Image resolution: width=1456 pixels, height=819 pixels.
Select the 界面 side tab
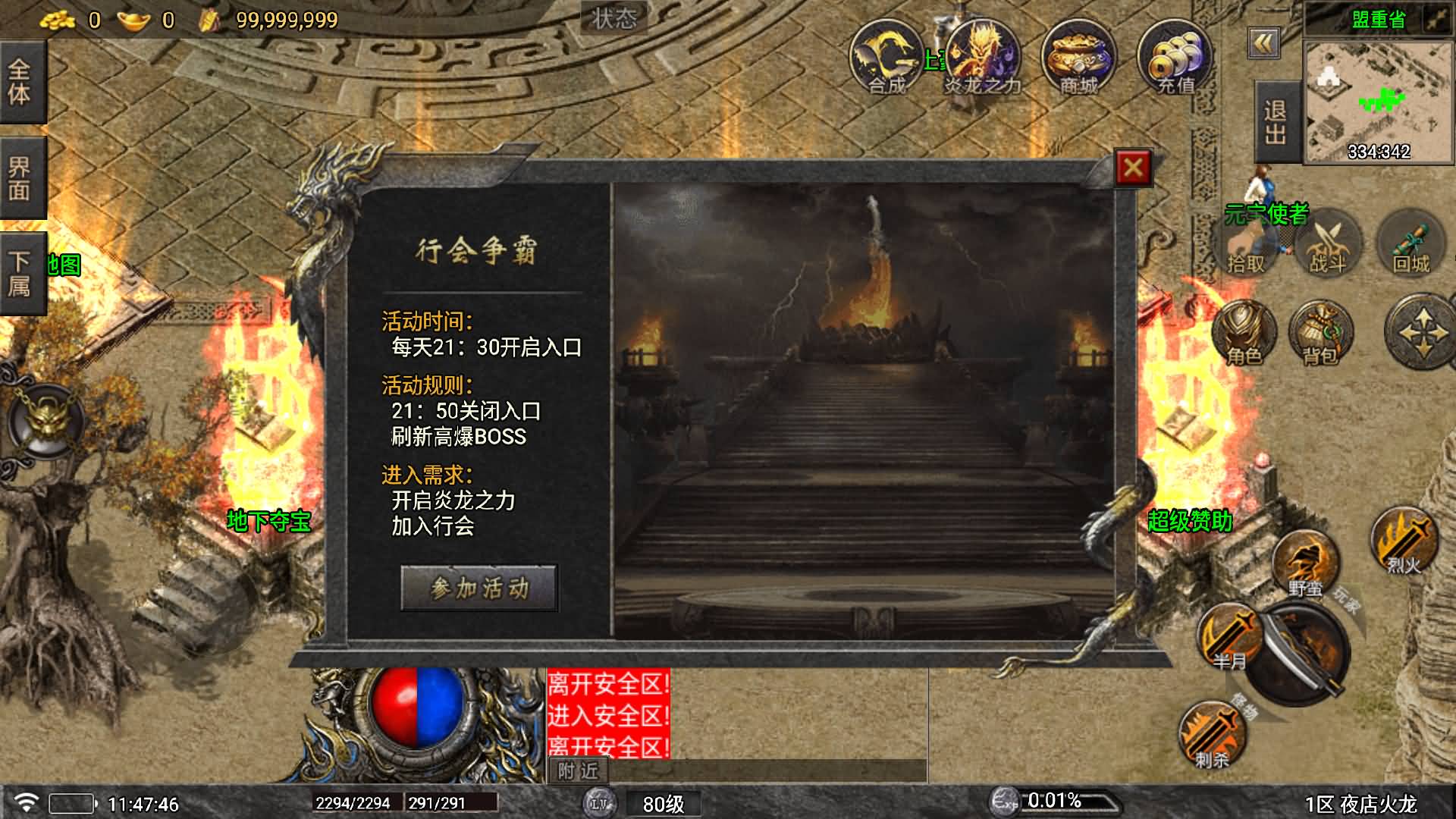[x=20, y=178]
